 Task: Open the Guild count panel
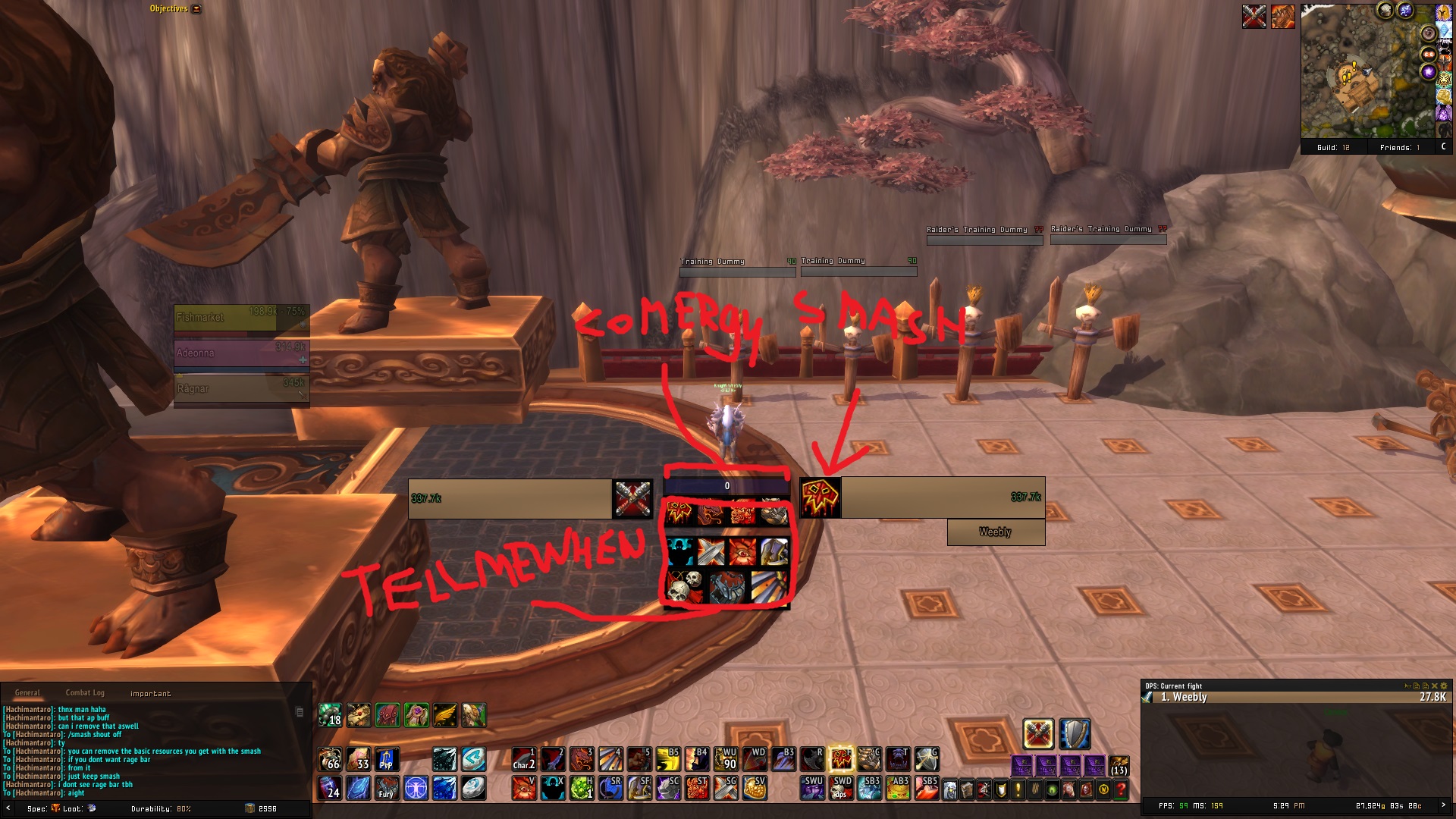tap(1333, 148)
